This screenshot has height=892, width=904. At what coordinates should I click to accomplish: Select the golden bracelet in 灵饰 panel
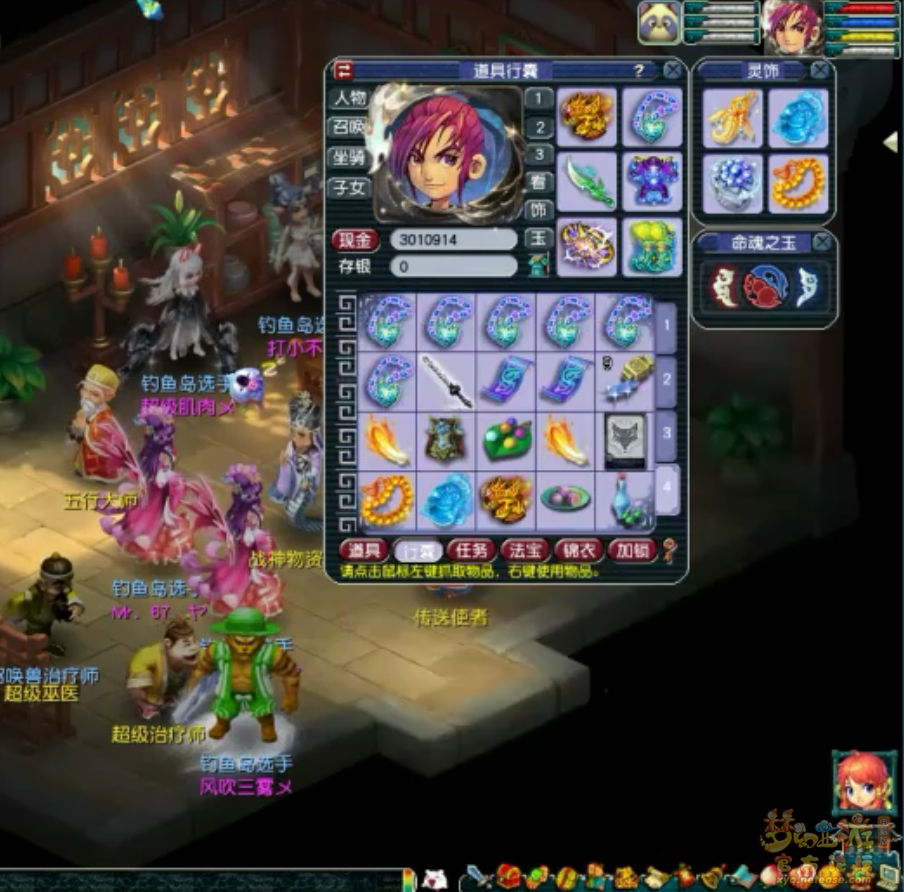tap(797, 183)
